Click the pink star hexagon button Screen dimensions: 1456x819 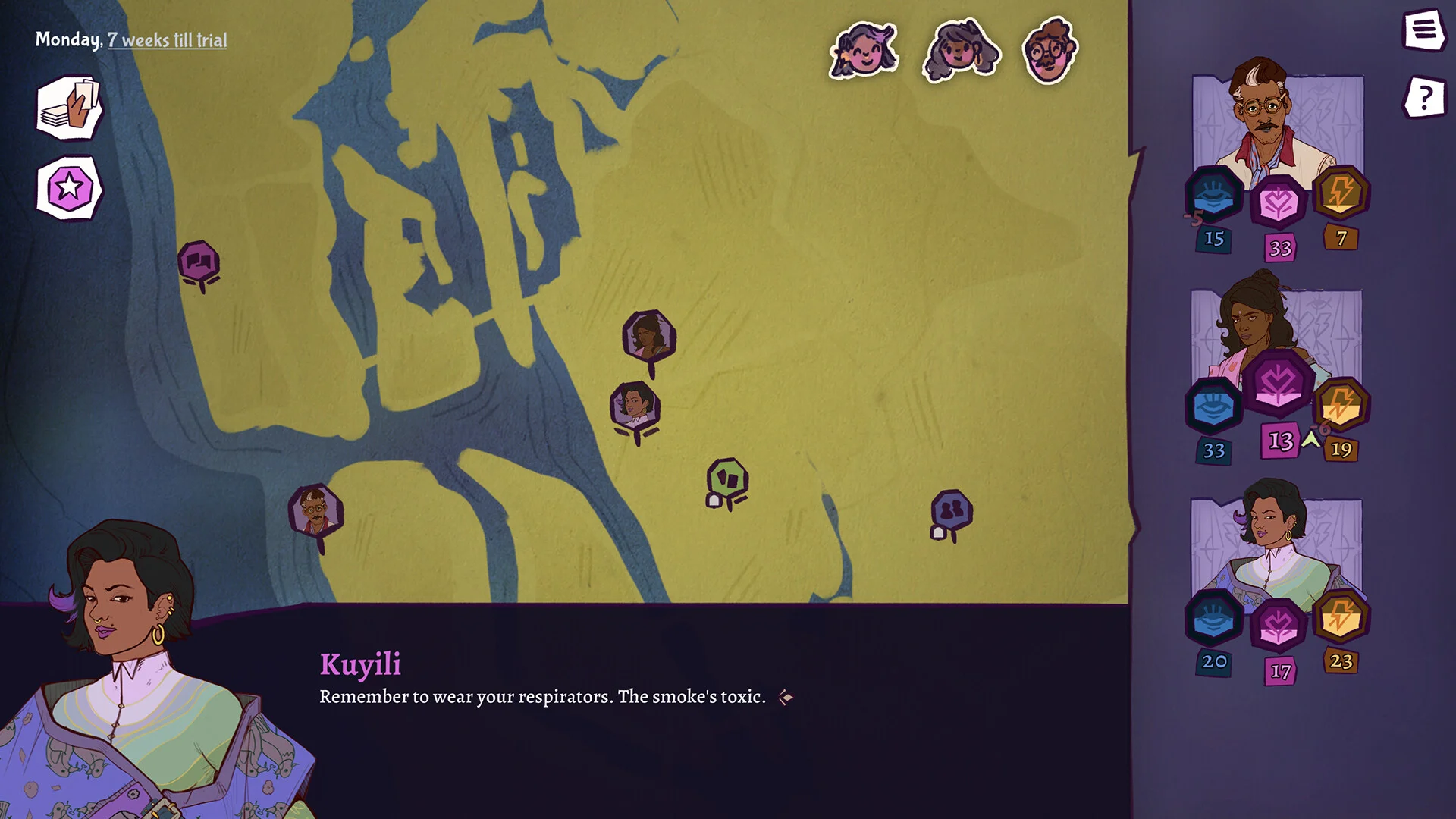coord(69,187)
